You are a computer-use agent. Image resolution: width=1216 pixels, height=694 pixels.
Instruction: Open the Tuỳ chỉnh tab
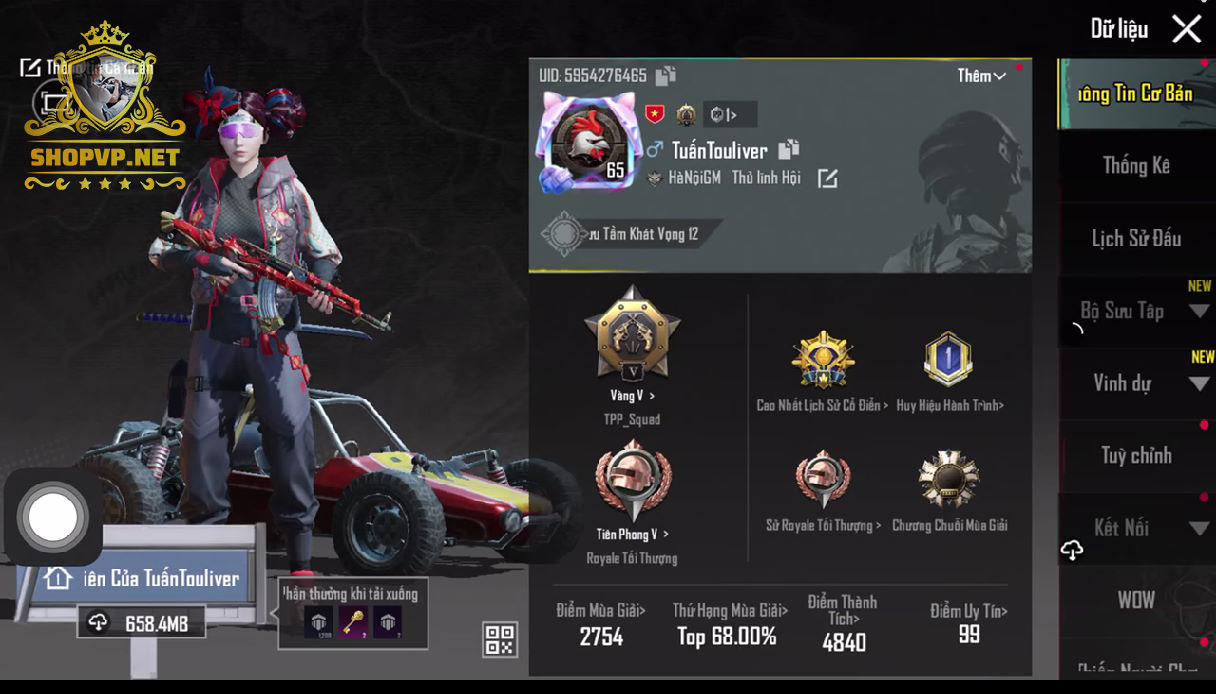1136,456
